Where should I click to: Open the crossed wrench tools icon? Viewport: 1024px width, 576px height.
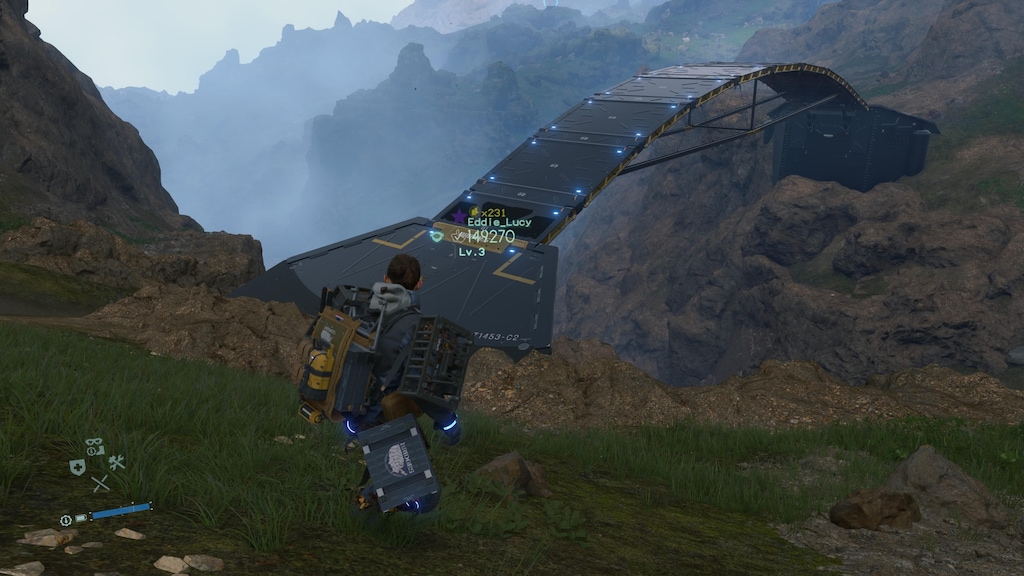[x=117, y=462]
